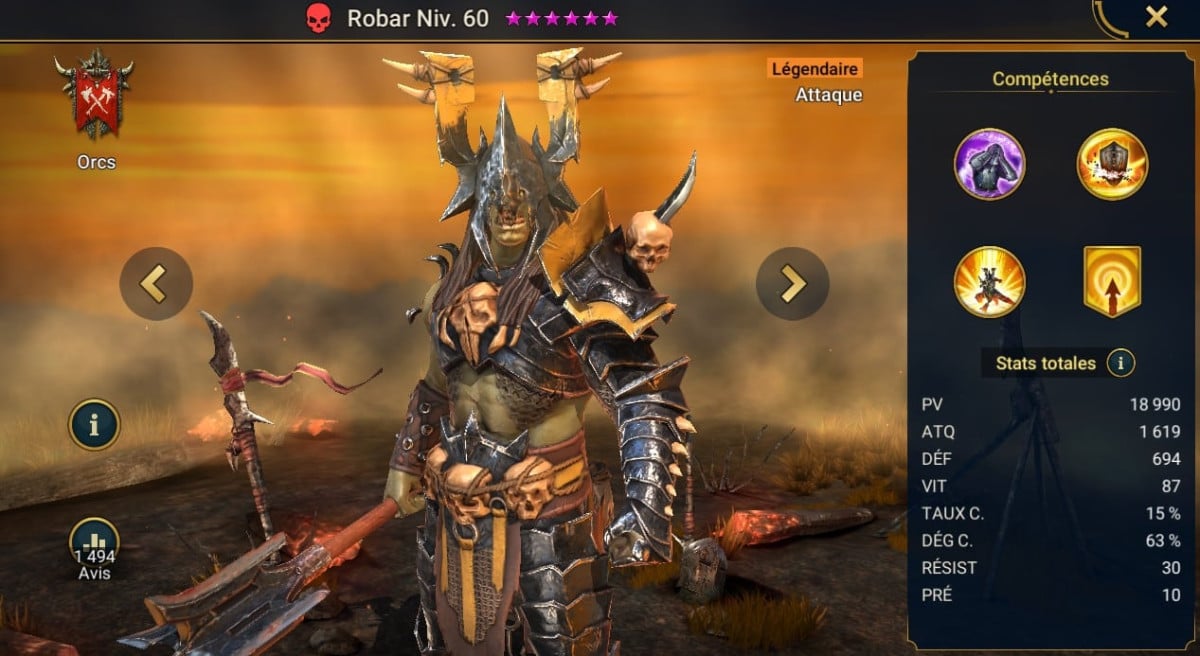Click the Orcs faction emblem
This screenshot has height=656, width=1200.
pos(96,97)
